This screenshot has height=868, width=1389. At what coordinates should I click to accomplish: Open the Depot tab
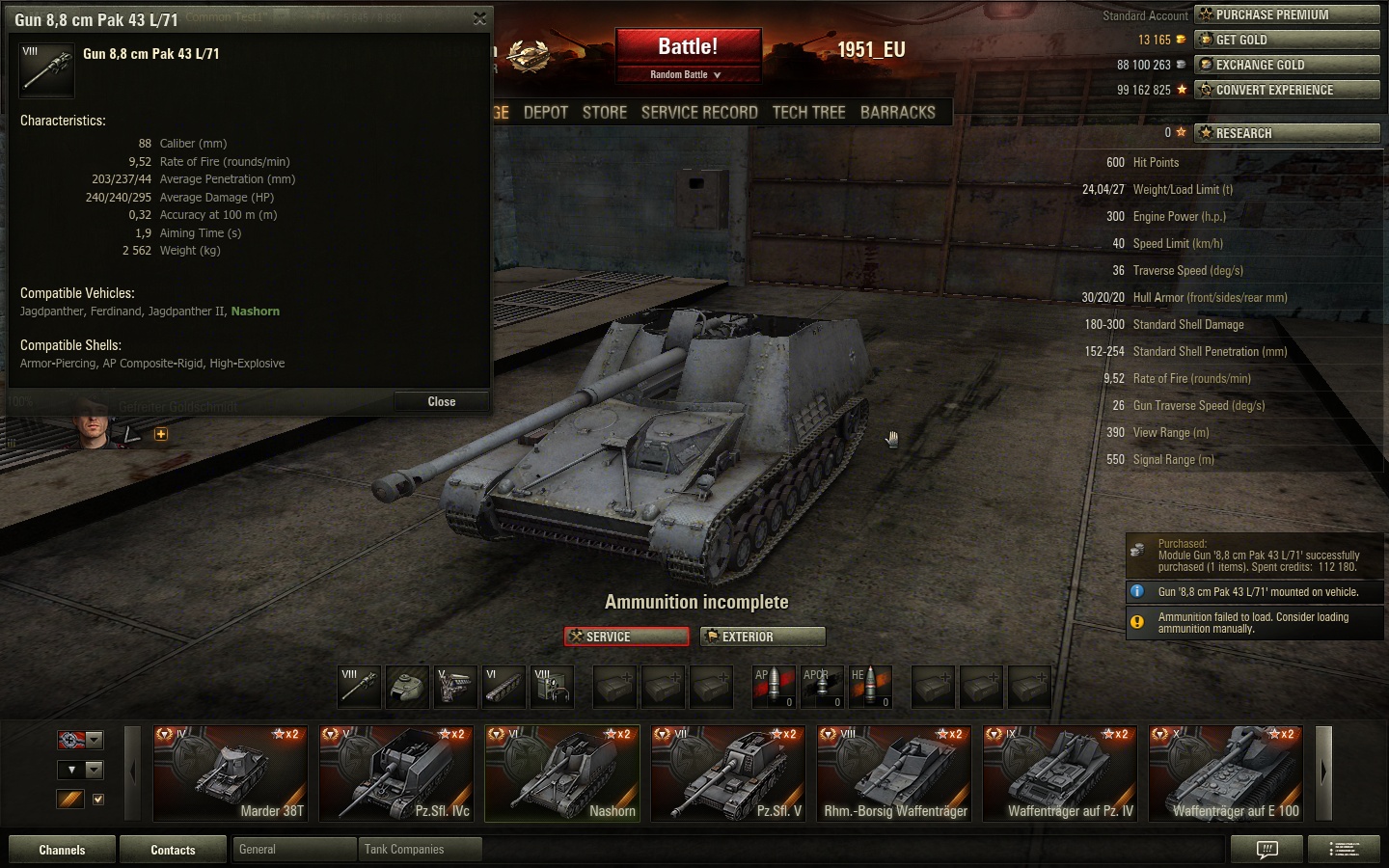[x=545, y=112]
